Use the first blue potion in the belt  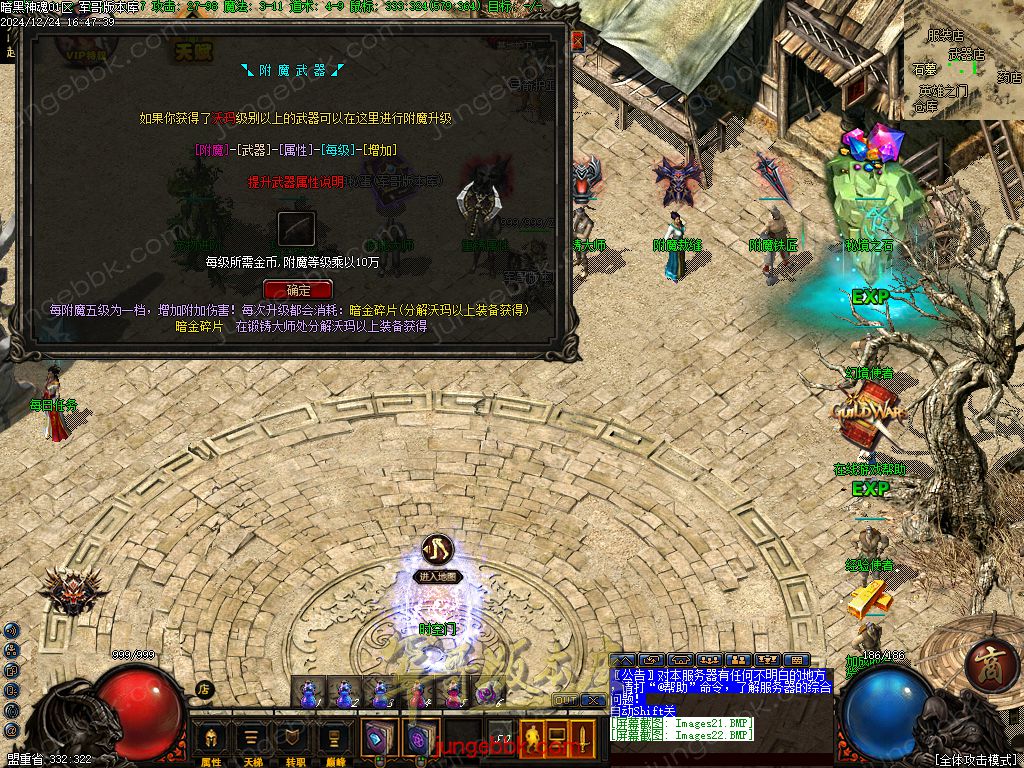tap(308, 692)
